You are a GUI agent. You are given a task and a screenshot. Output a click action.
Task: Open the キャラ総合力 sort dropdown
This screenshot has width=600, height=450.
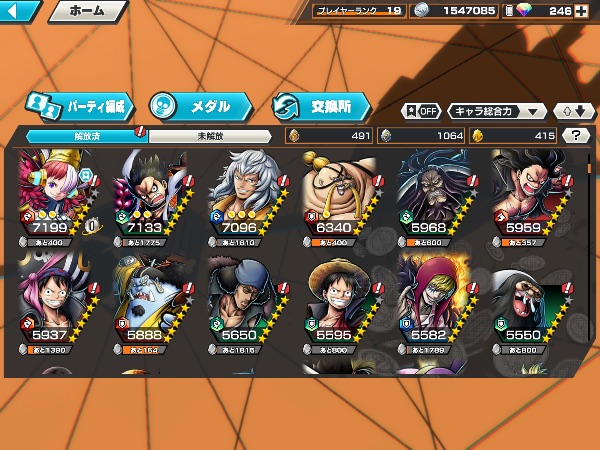click(497, 111)
